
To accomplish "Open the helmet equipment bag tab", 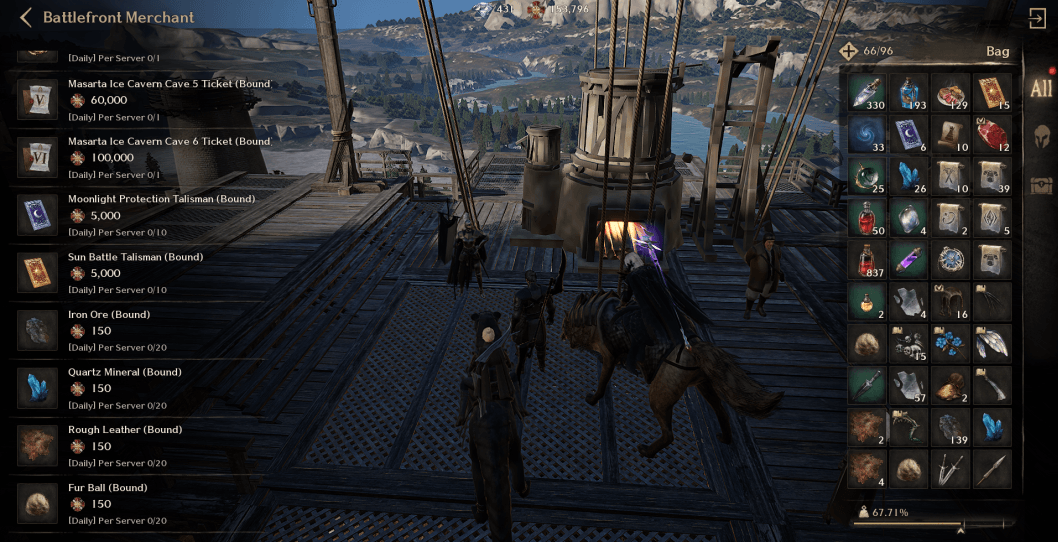I will pyautogui.click(x=1041, y=137).
